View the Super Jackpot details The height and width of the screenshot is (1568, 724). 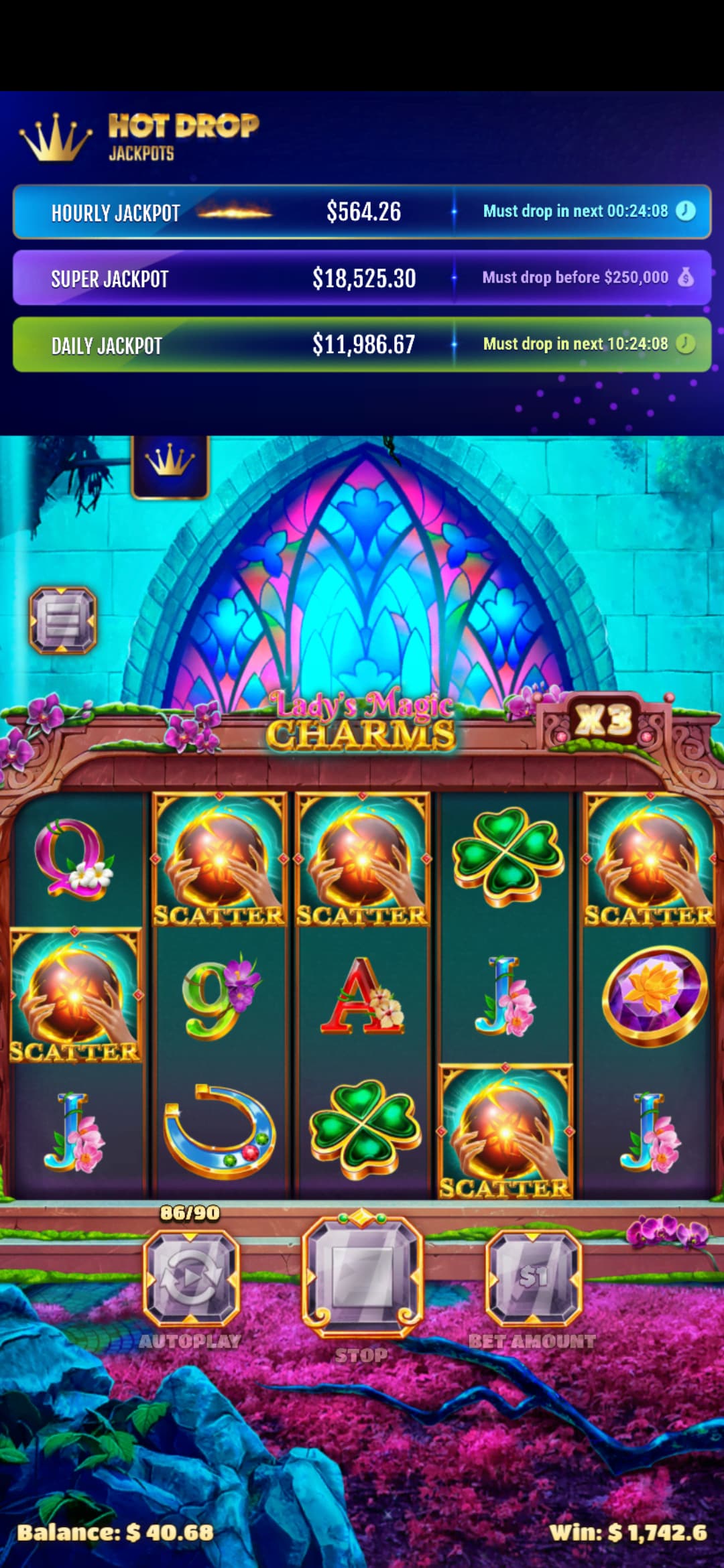click(x=362, y=278)
